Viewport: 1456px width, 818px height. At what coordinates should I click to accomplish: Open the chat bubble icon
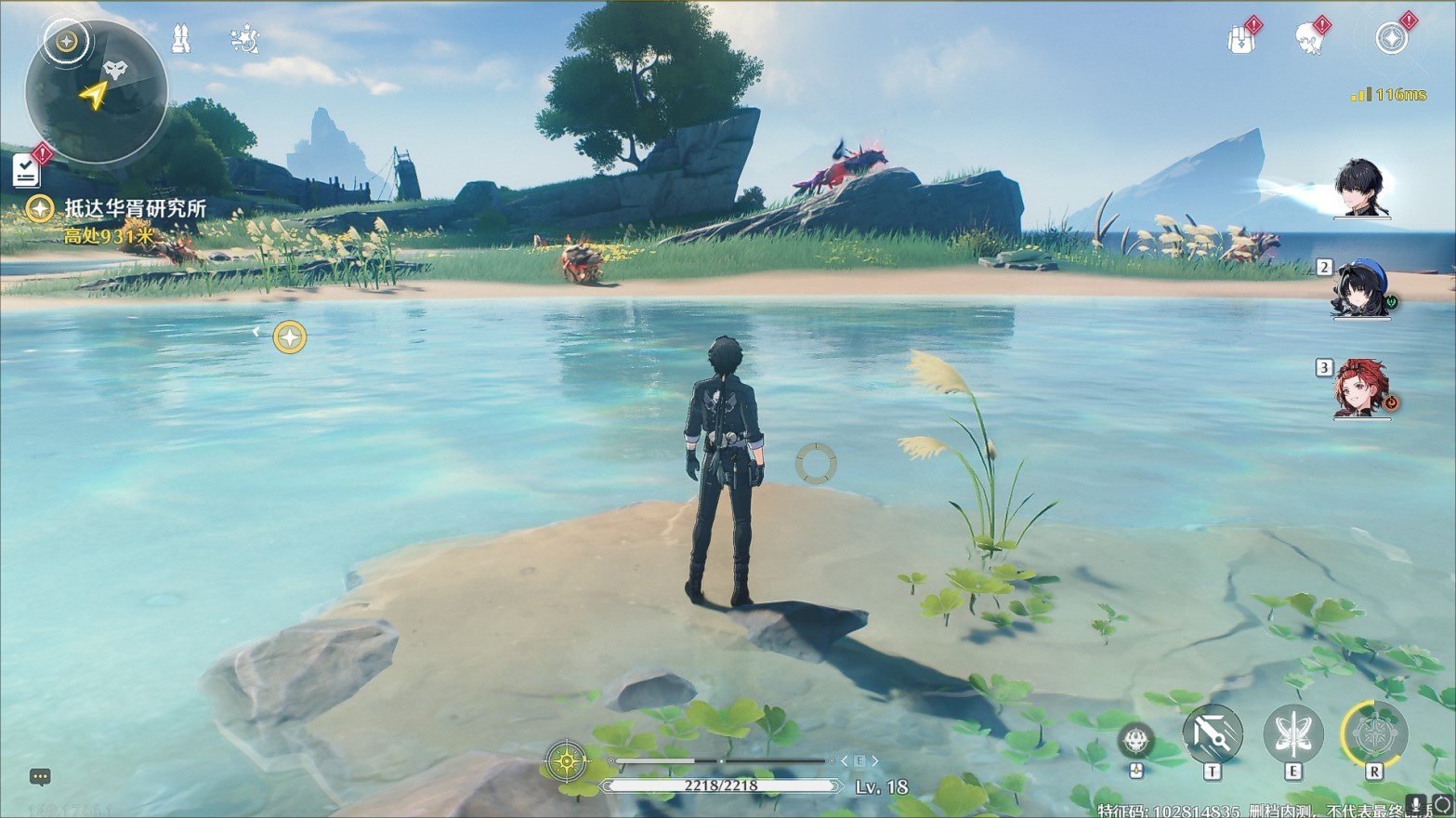40,776
